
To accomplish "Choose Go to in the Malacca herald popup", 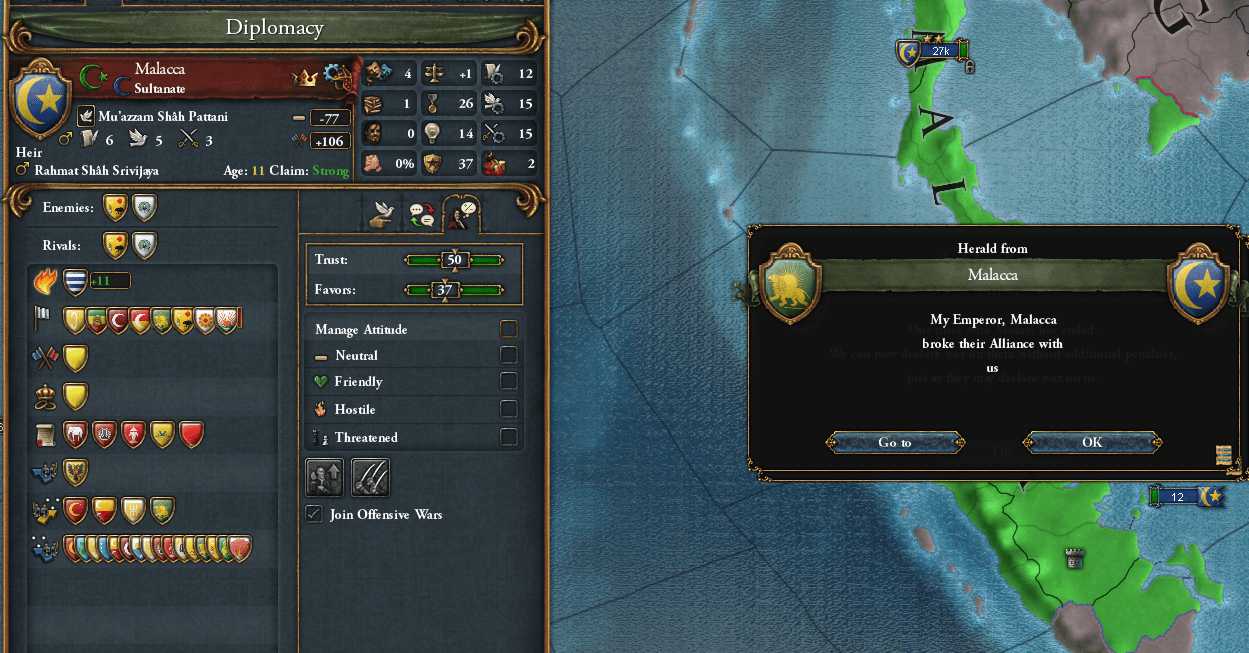I will pyautogui.click(x=895, y=442).
